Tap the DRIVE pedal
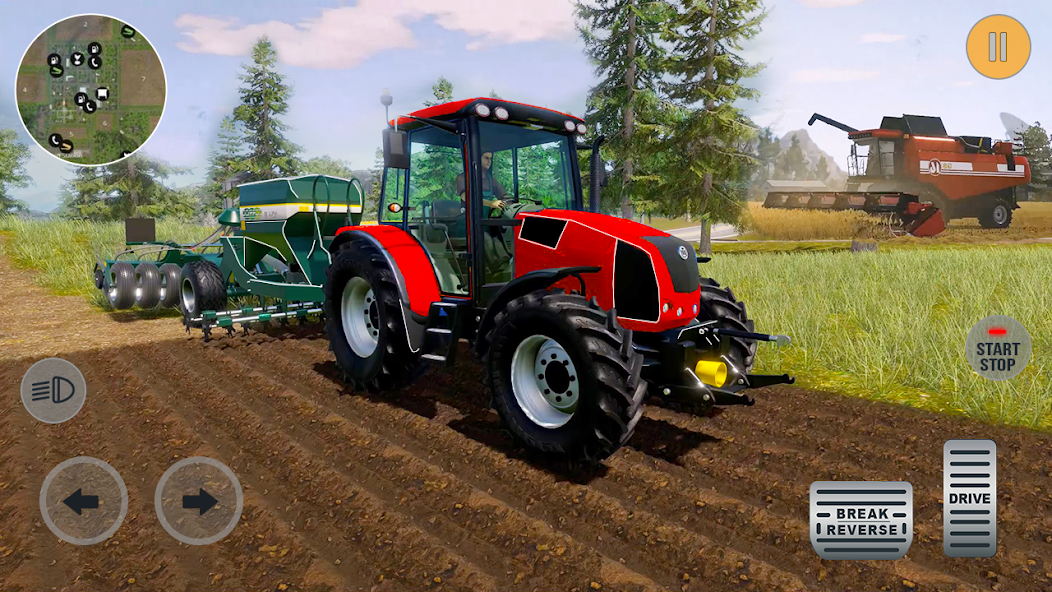The height and width of the screenshot is (592, 1052). coord(969,498)
